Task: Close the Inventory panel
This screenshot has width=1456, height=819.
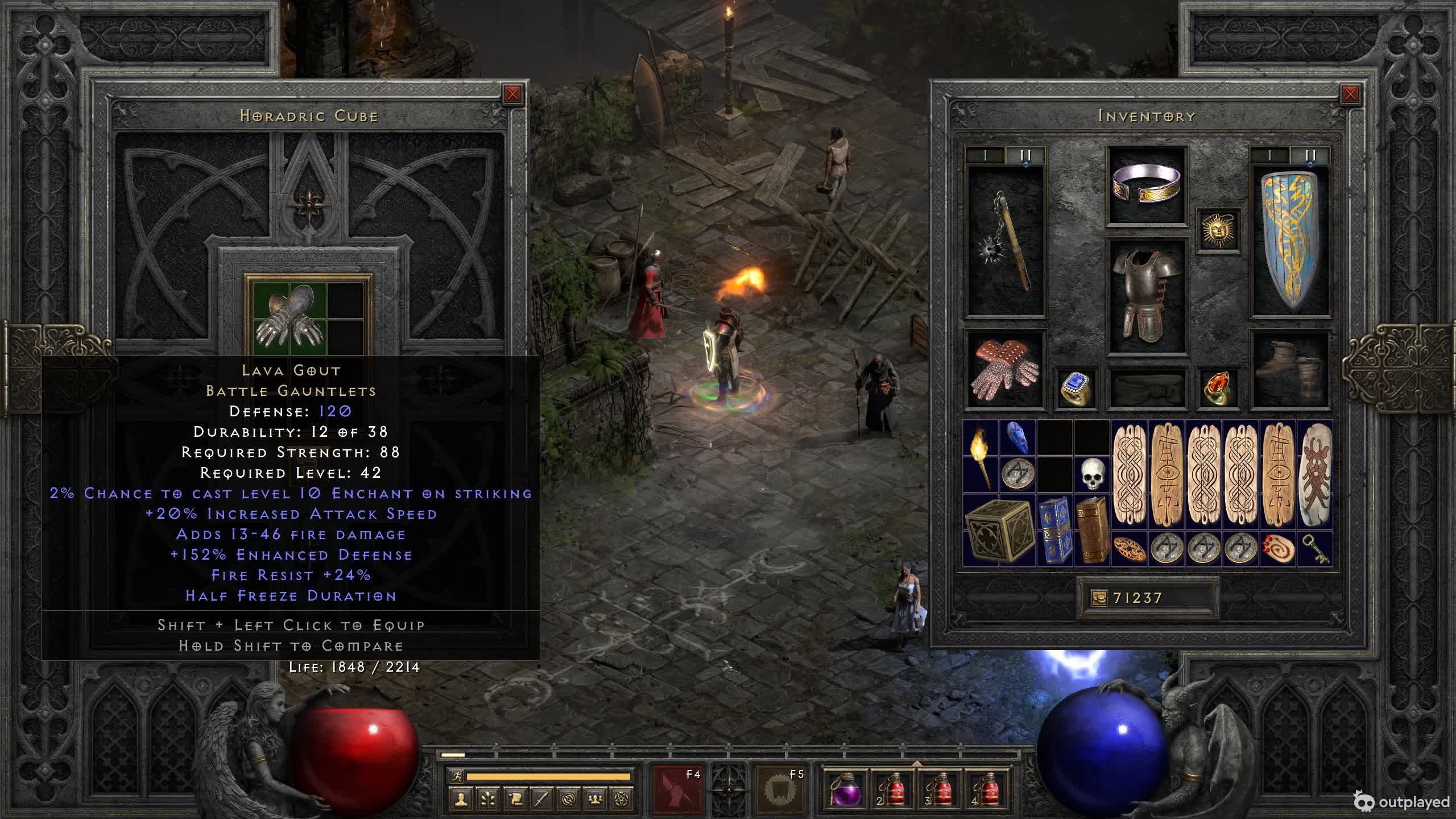Action: (x=1350, y=94)
